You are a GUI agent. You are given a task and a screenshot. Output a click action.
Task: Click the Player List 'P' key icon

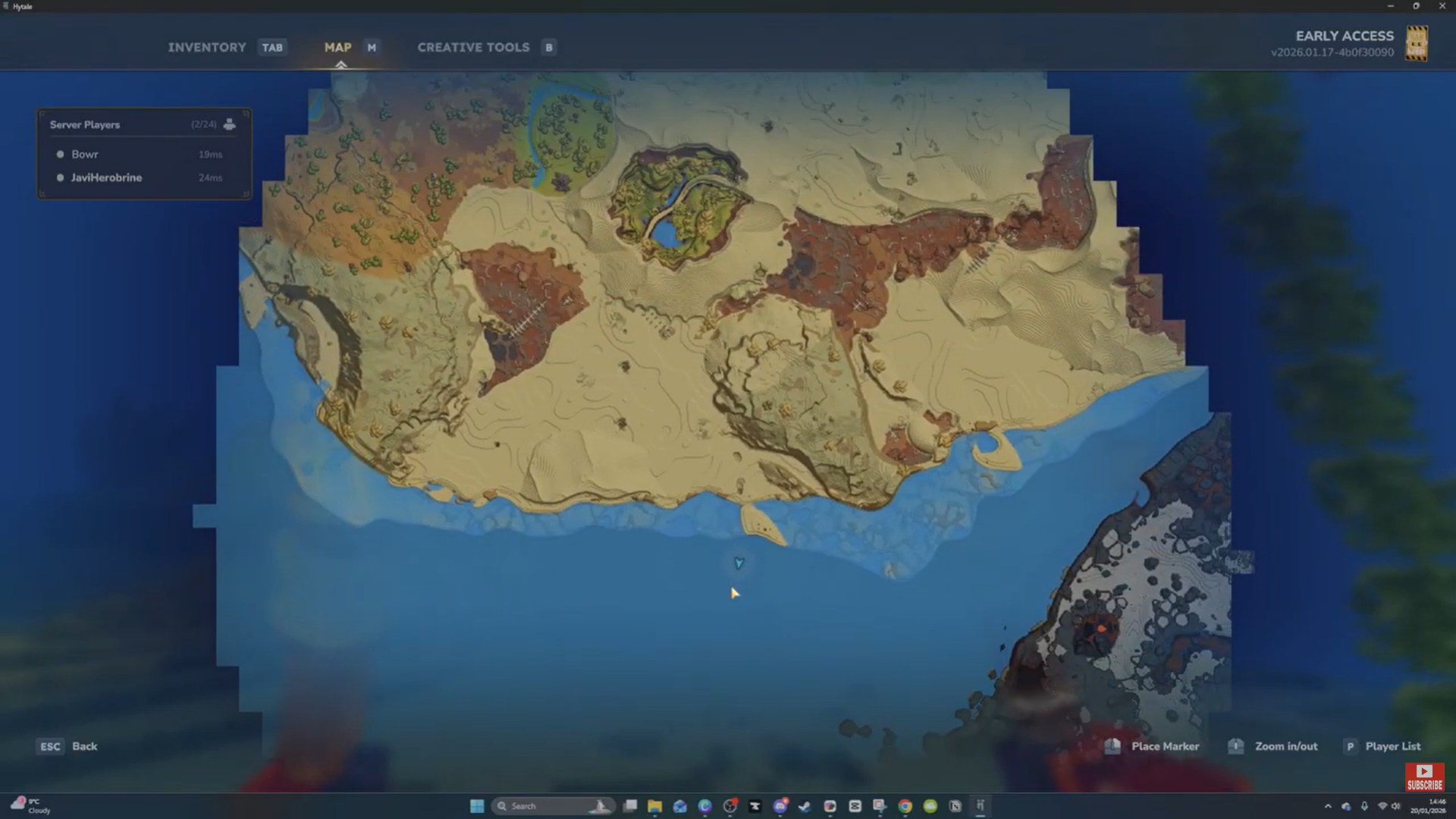1350,746
